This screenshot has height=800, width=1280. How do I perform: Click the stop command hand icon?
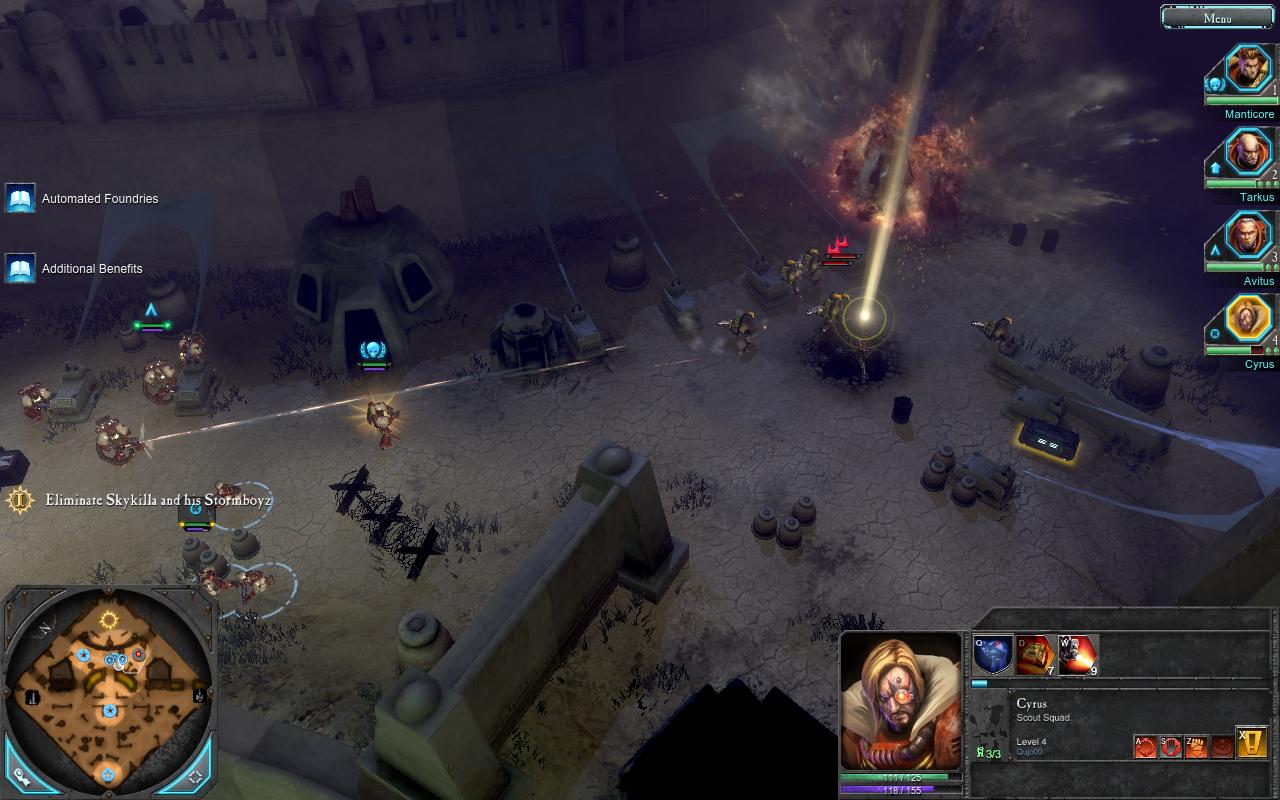1171,746
